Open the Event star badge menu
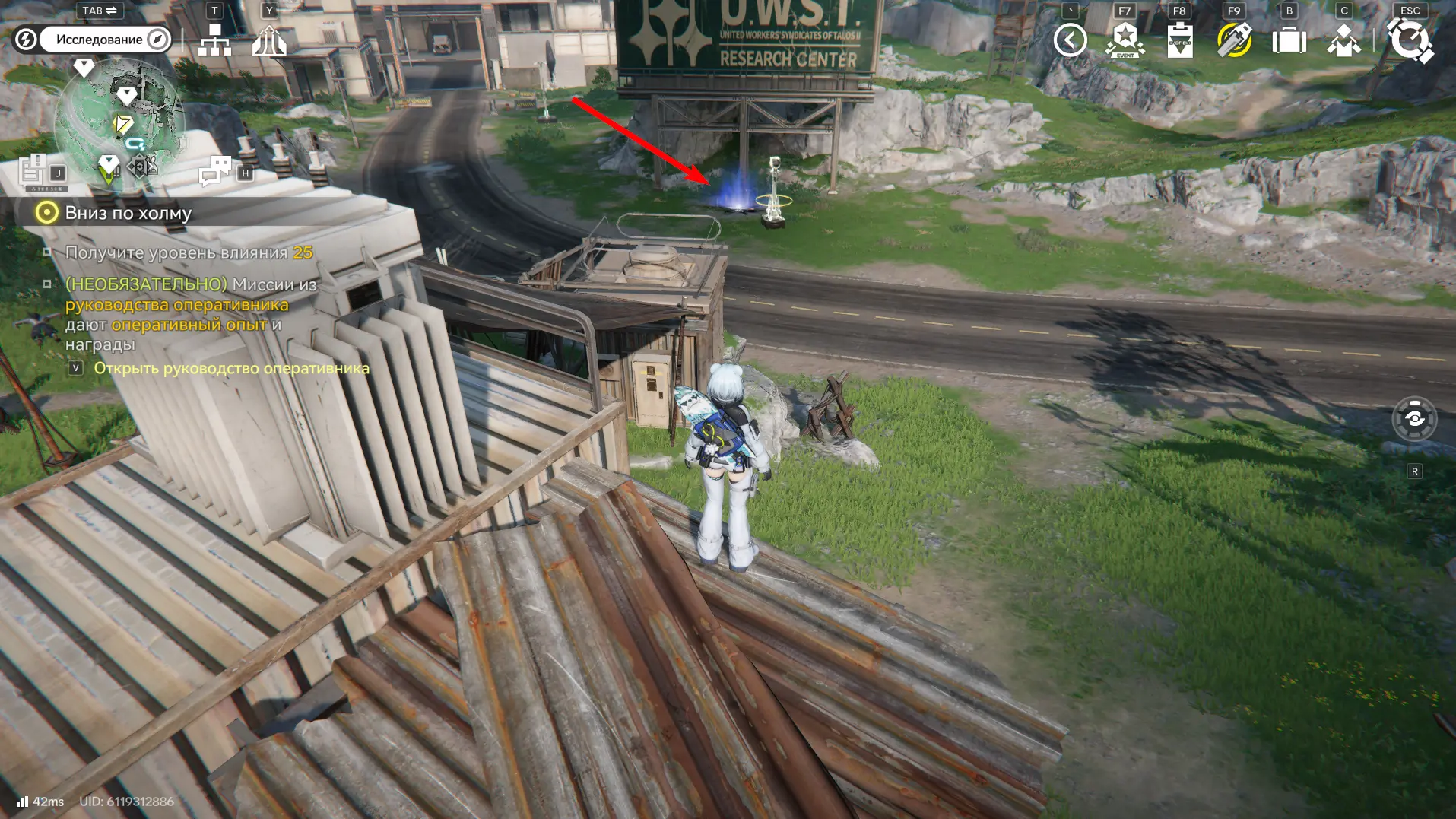 [x=1125, y=40]
